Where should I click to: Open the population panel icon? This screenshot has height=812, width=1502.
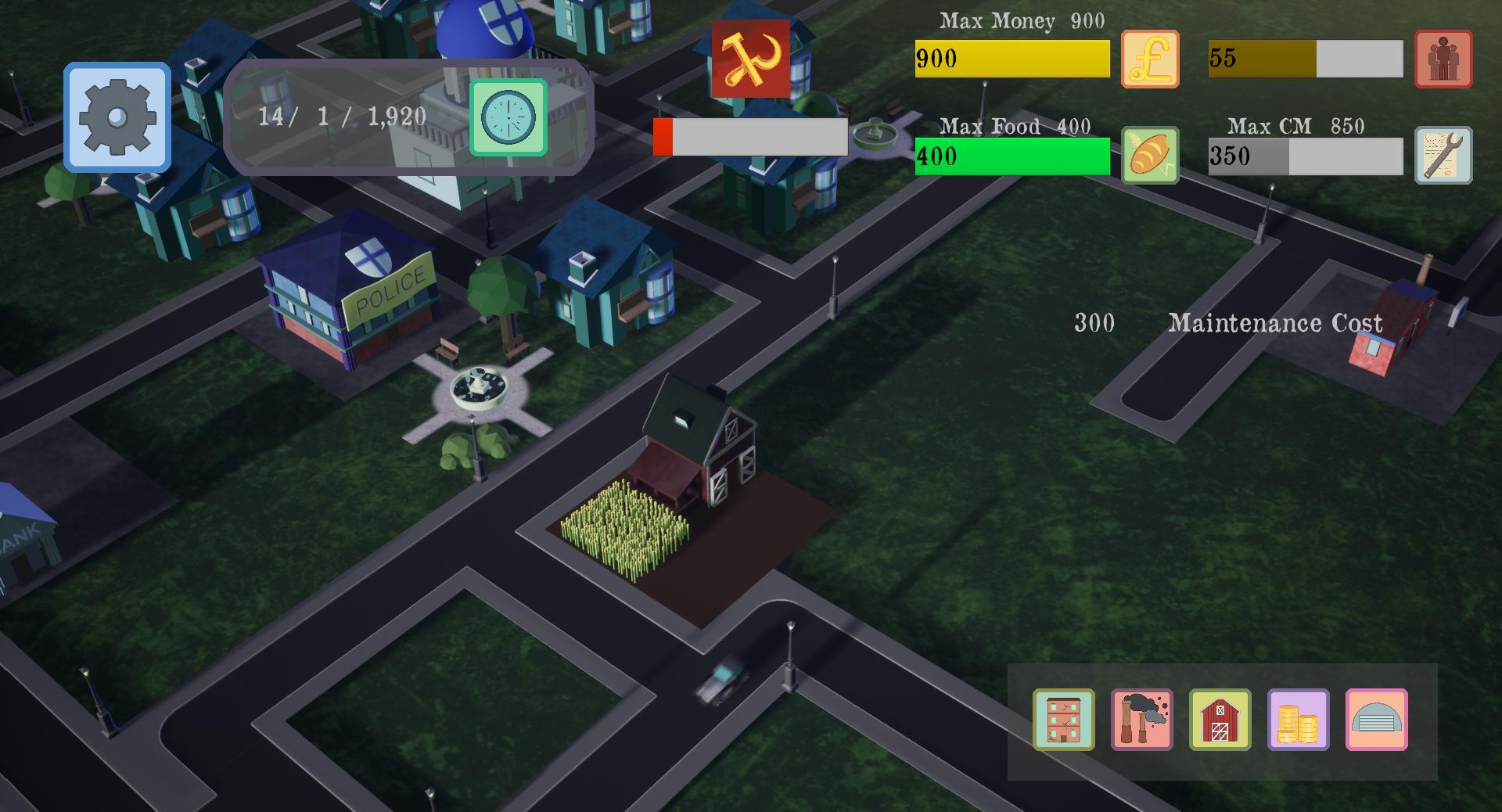tap(1443, 58)
